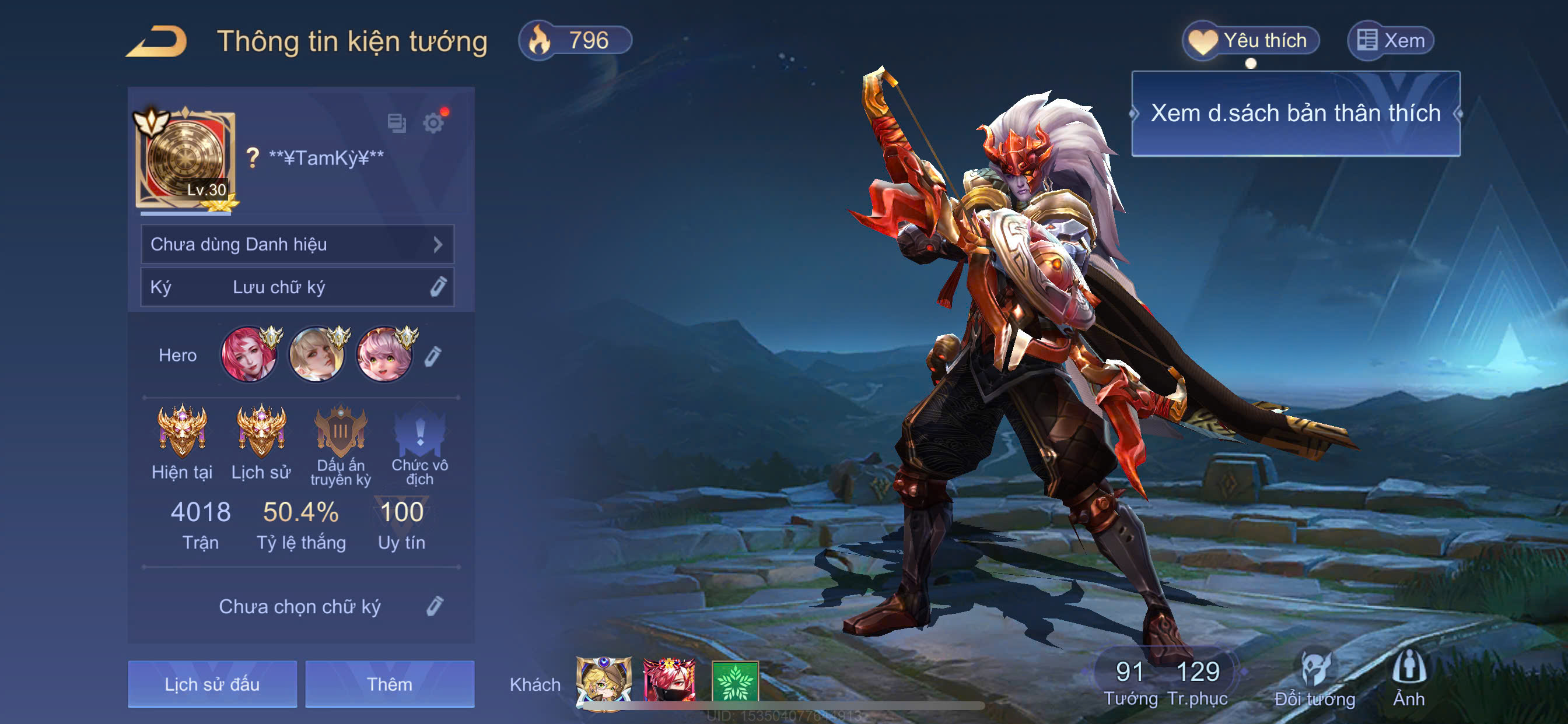Select the Hiện tại rank badge
This screenshot has width=1568, height=724.
(x=182, y=433)
